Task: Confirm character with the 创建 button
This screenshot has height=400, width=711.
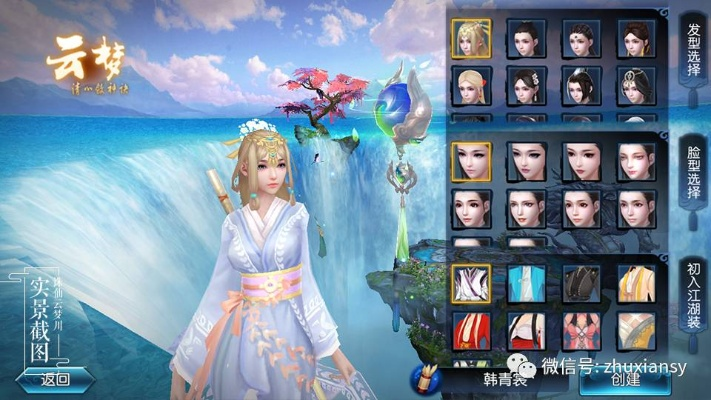Action: pyautogui.click(x=624, y=379)
